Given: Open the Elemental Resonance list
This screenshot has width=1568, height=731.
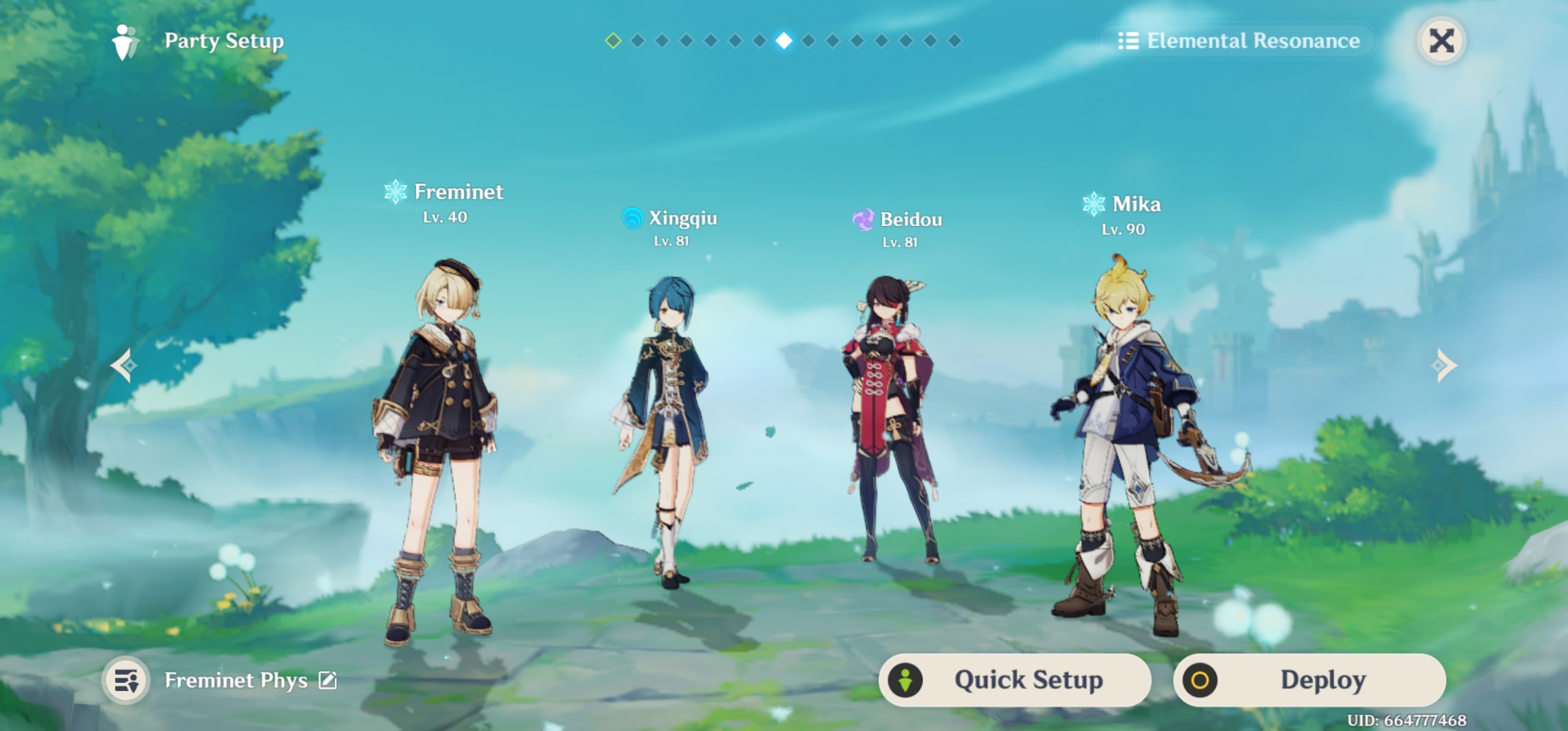Looking at the screenshot, I should pyautogui.click(x=1238, y=41).
